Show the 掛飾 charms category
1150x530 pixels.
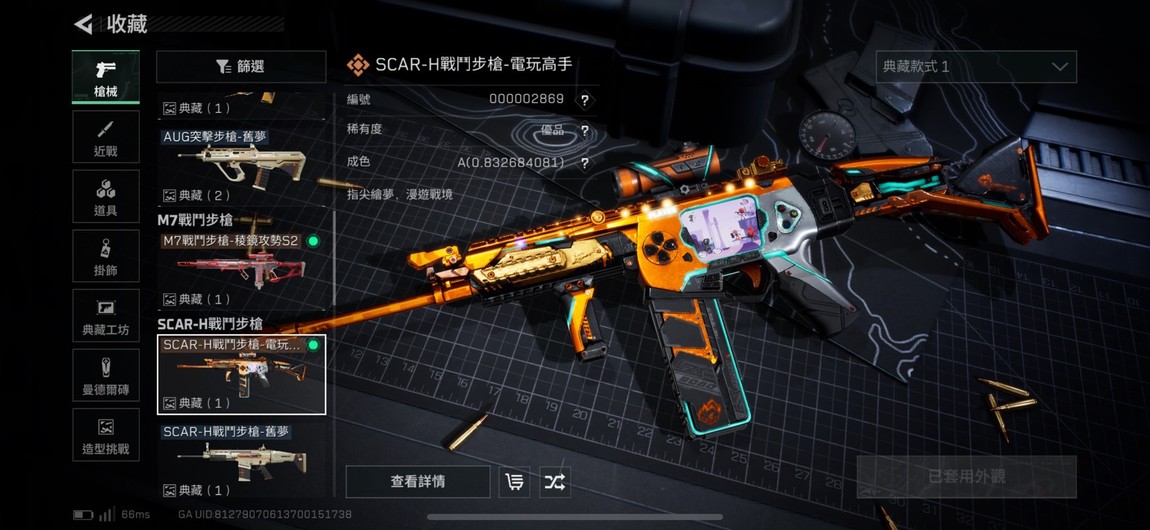pyautogui.click(x=105, y=258)
